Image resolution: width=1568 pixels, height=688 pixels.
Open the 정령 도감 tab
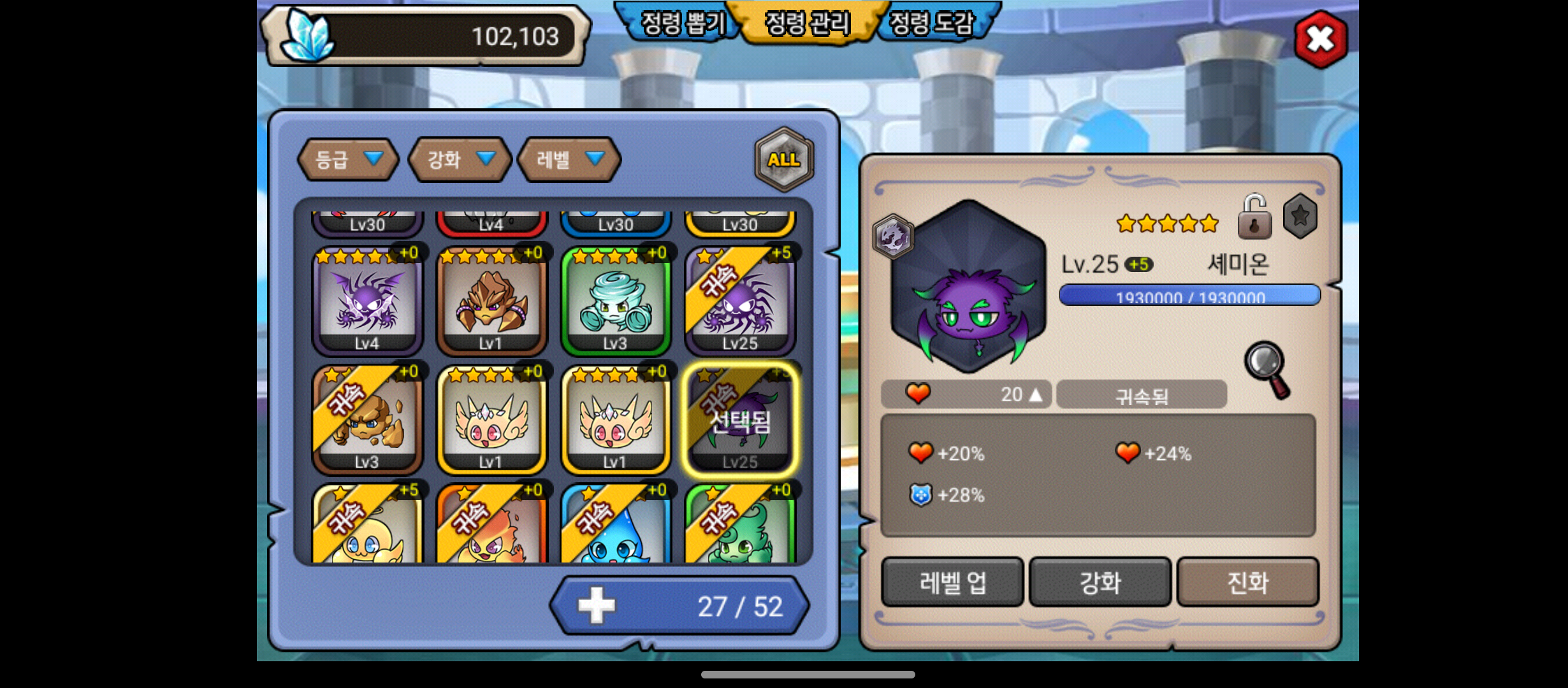931,24
